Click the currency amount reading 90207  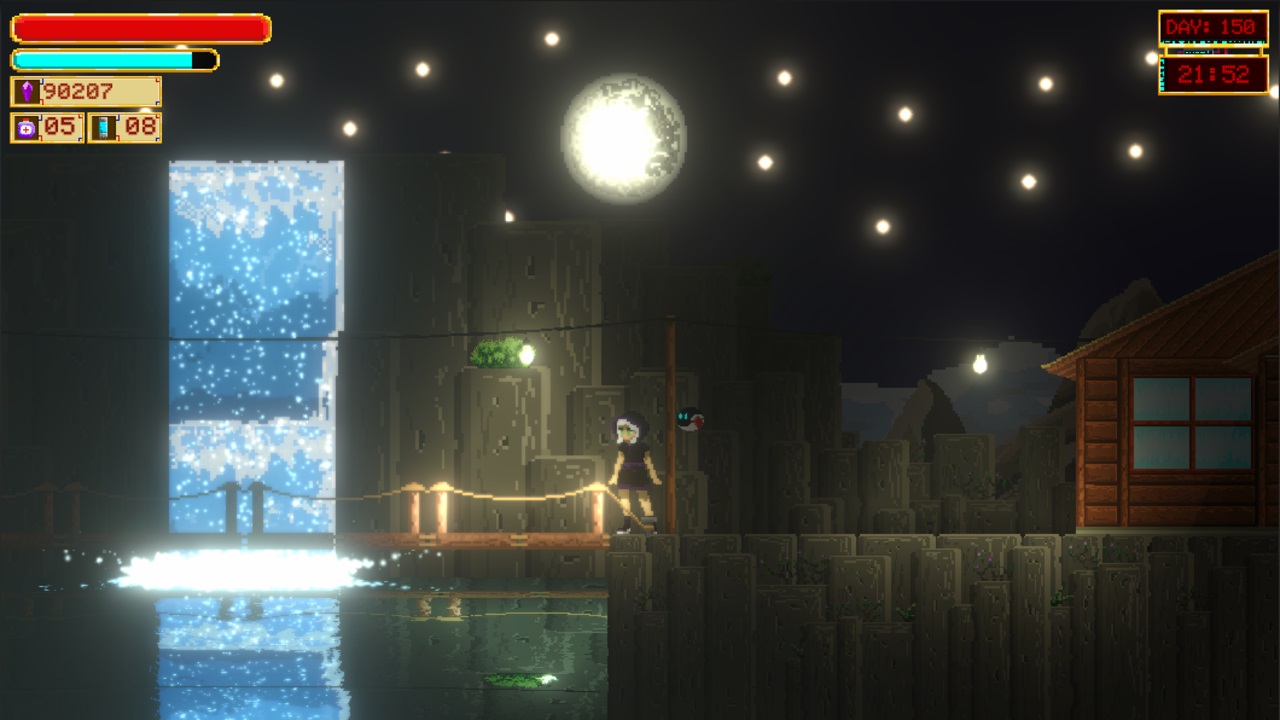point(77,90)
